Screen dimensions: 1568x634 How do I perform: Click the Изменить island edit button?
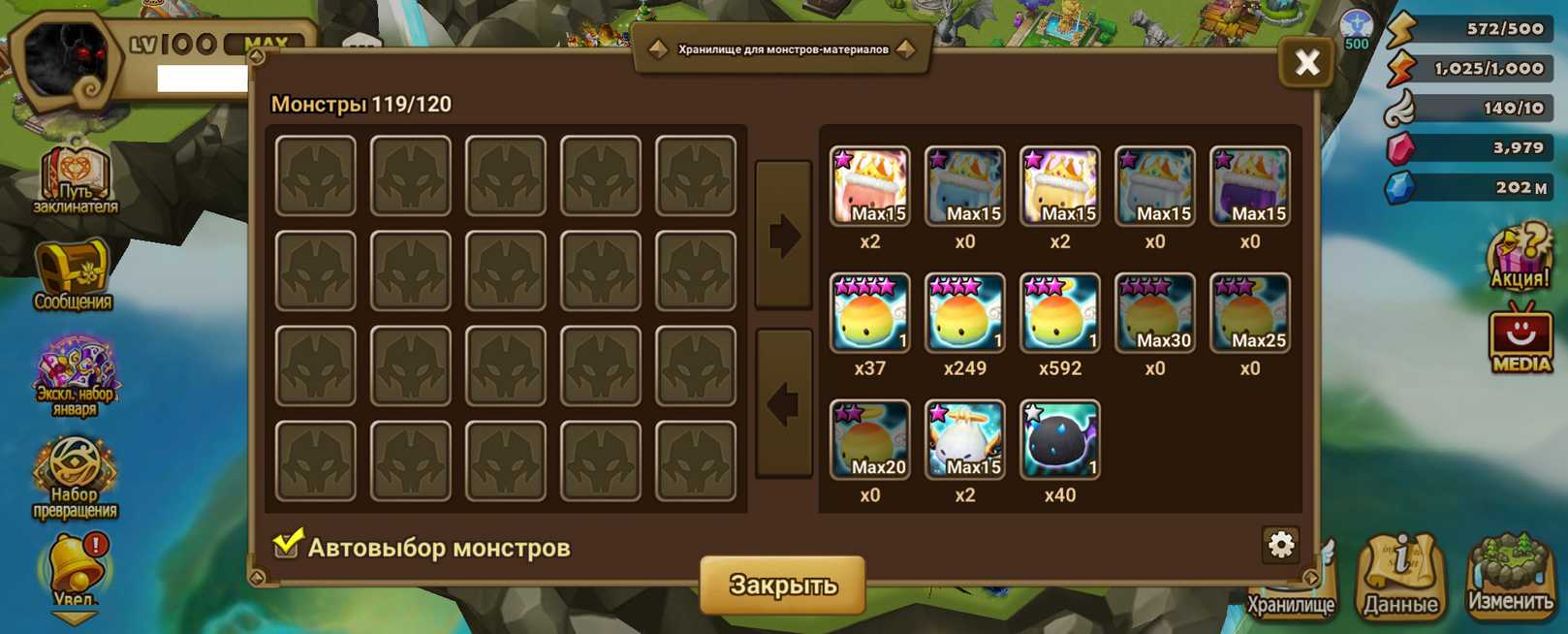point(1510,577)
